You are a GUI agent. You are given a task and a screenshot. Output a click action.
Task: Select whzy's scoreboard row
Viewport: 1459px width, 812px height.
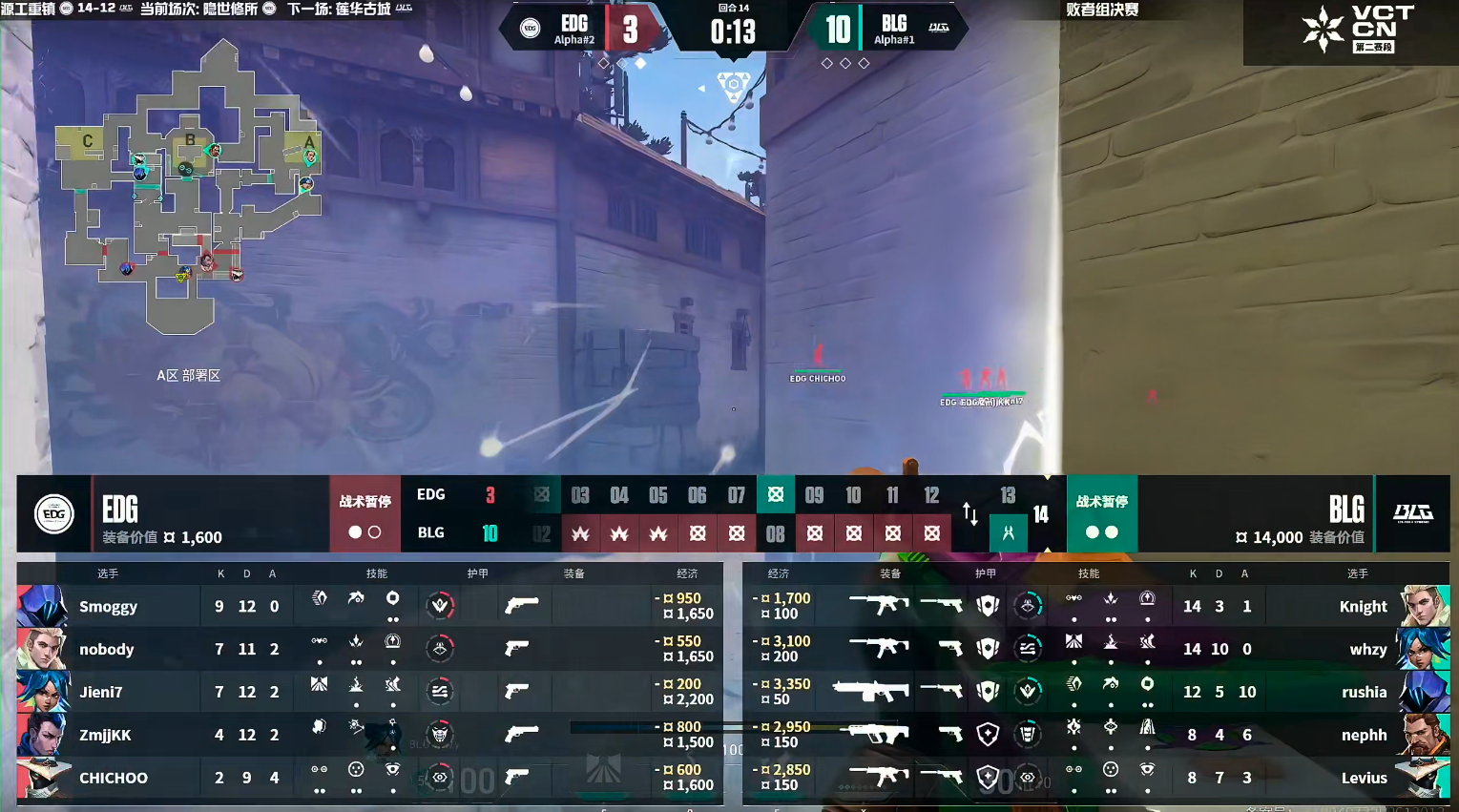tap(1367, 650)
